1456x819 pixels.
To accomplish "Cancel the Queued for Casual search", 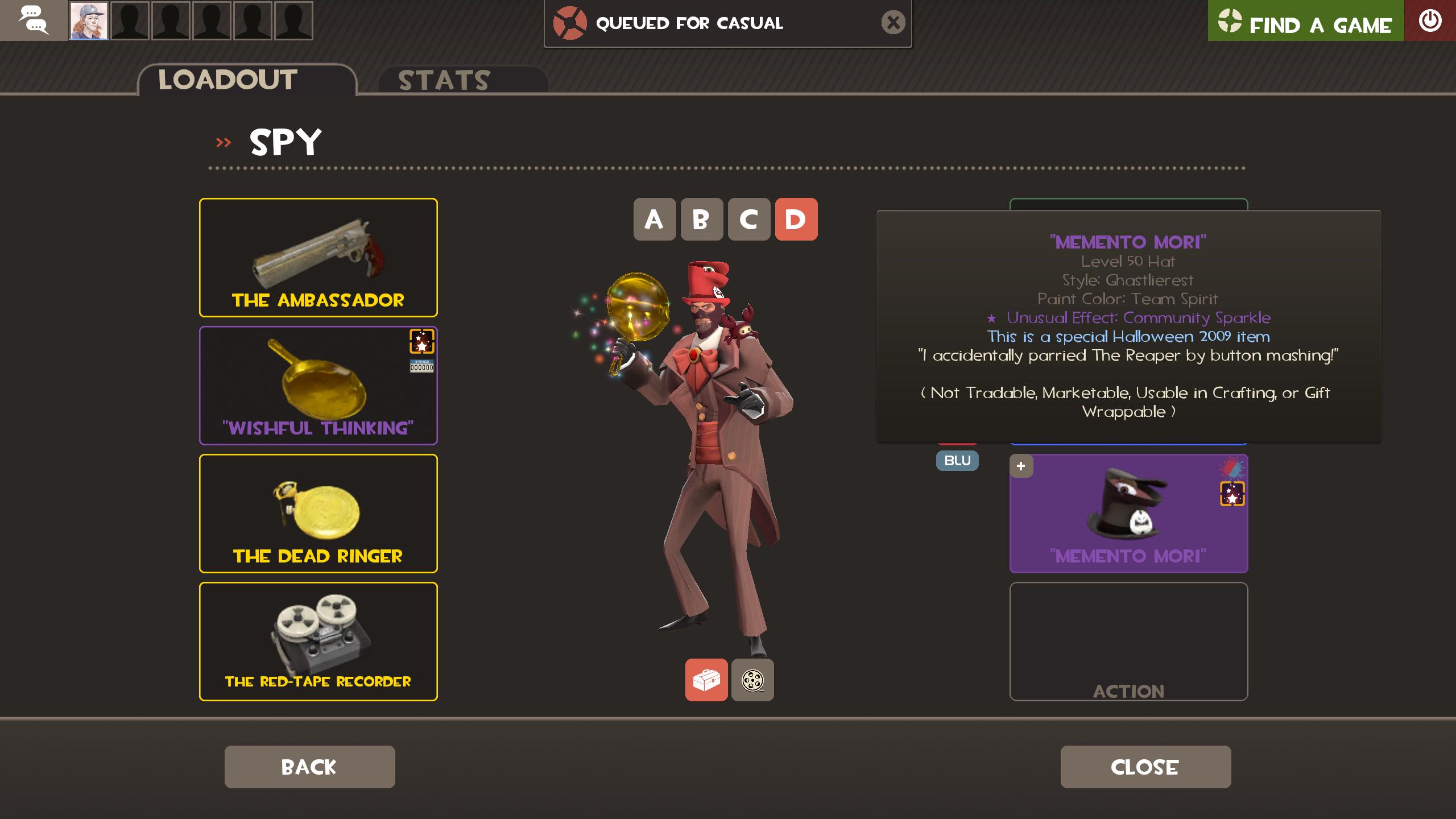I will point(893,23).
